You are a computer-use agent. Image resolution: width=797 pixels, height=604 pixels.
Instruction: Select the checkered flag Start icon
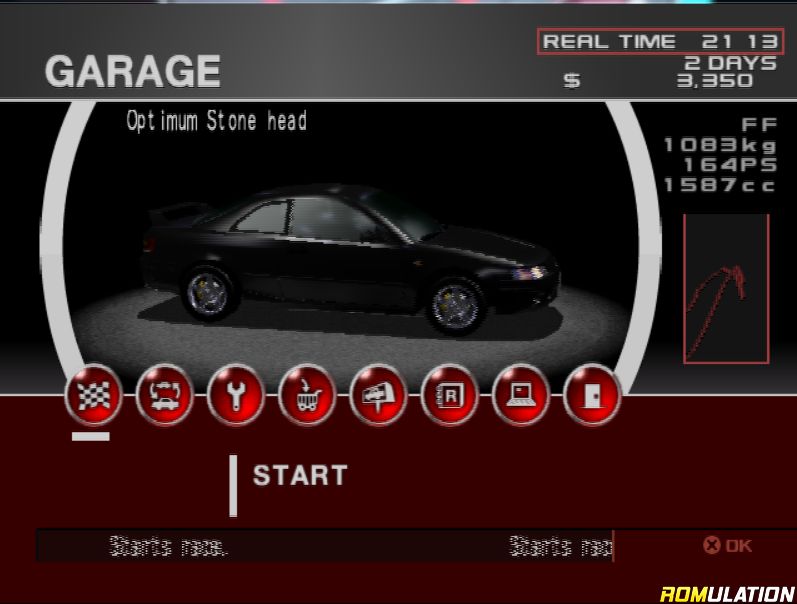pos(92,396)
